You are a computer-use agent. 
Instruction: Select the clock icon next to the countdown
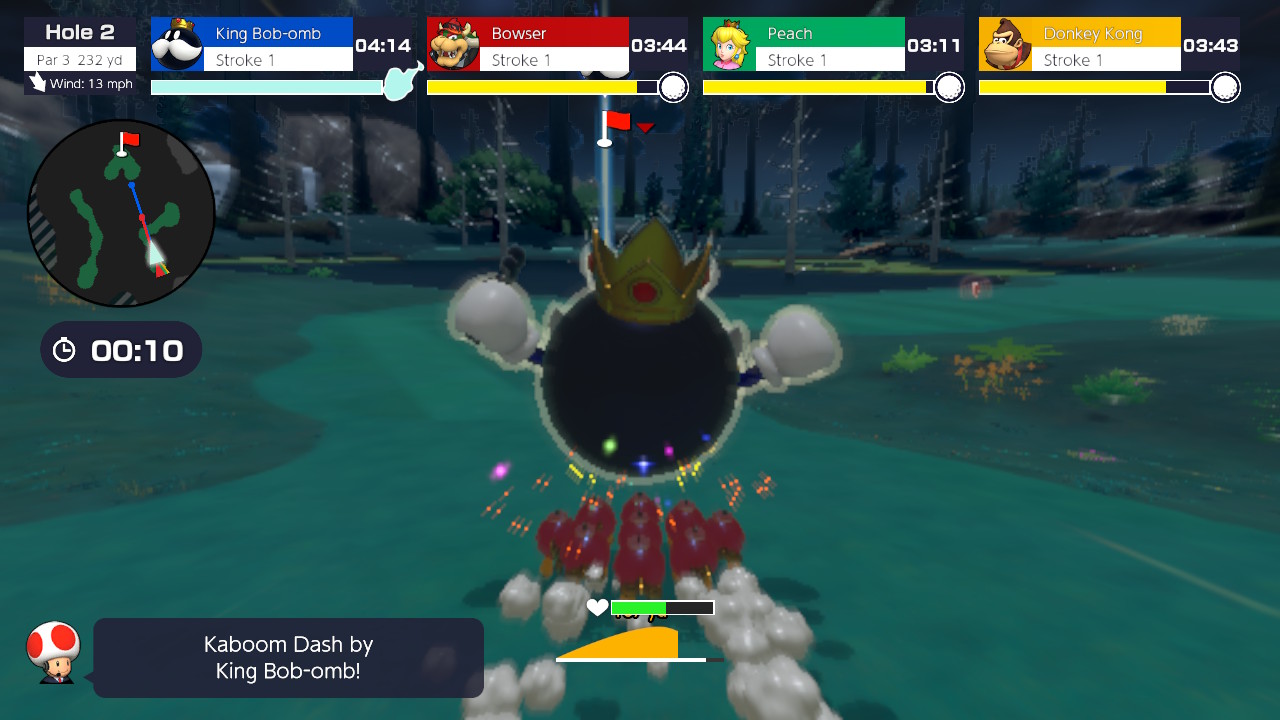point(65,350)
